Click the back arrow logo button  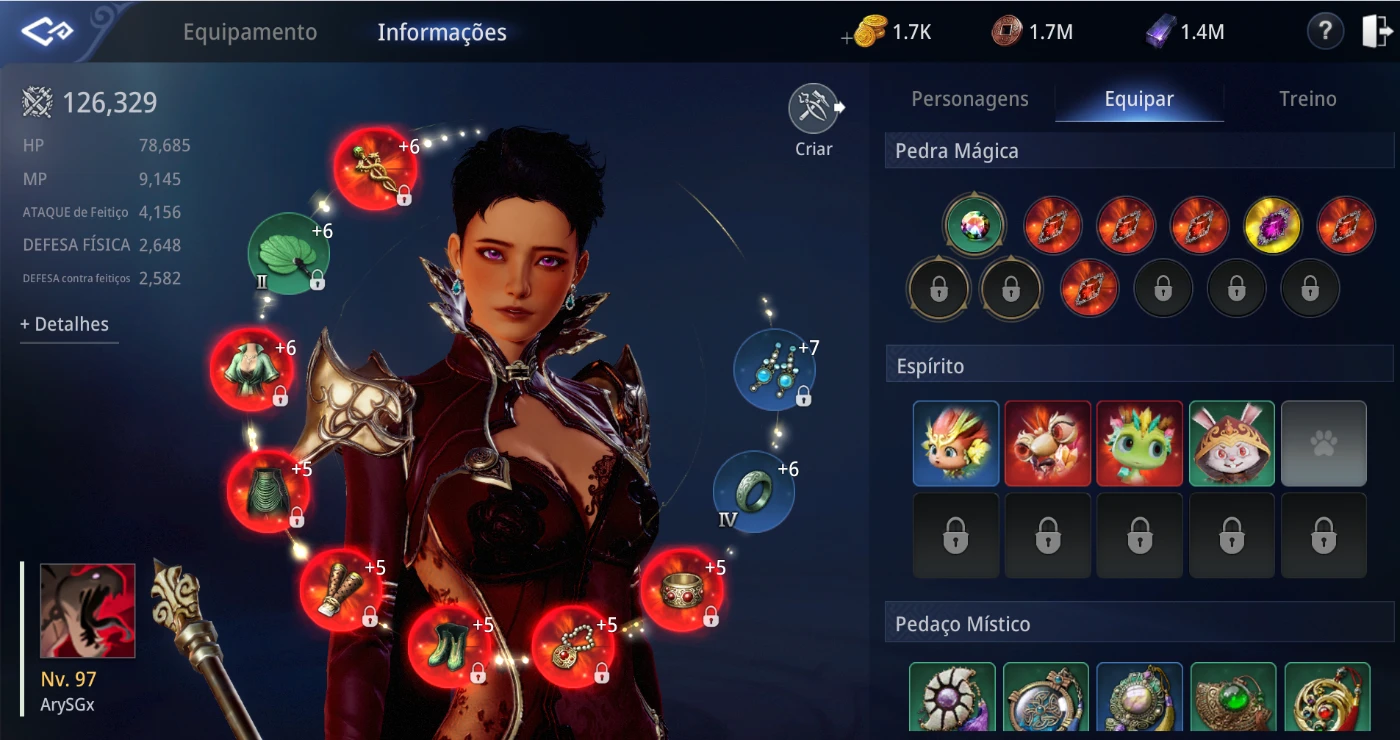47,32
